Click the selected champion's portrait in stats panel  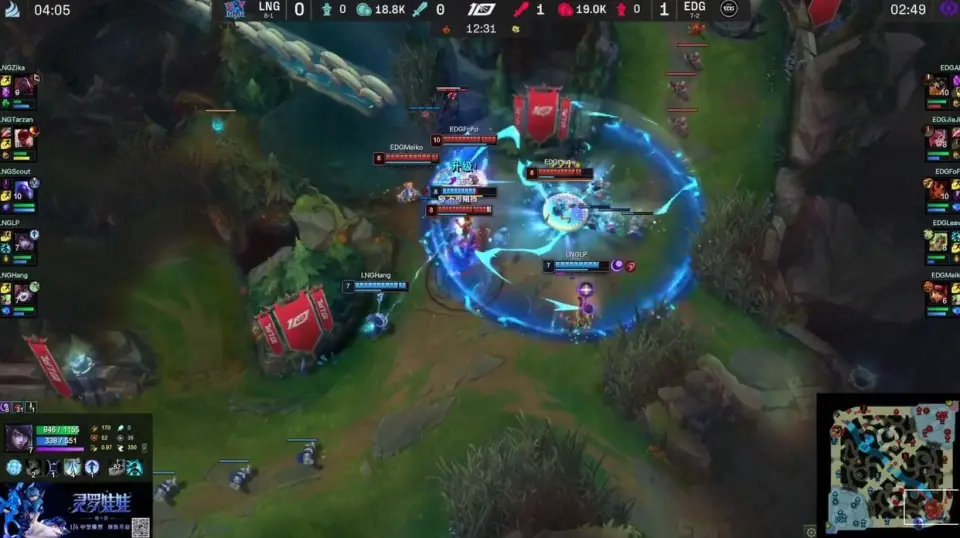18,439
